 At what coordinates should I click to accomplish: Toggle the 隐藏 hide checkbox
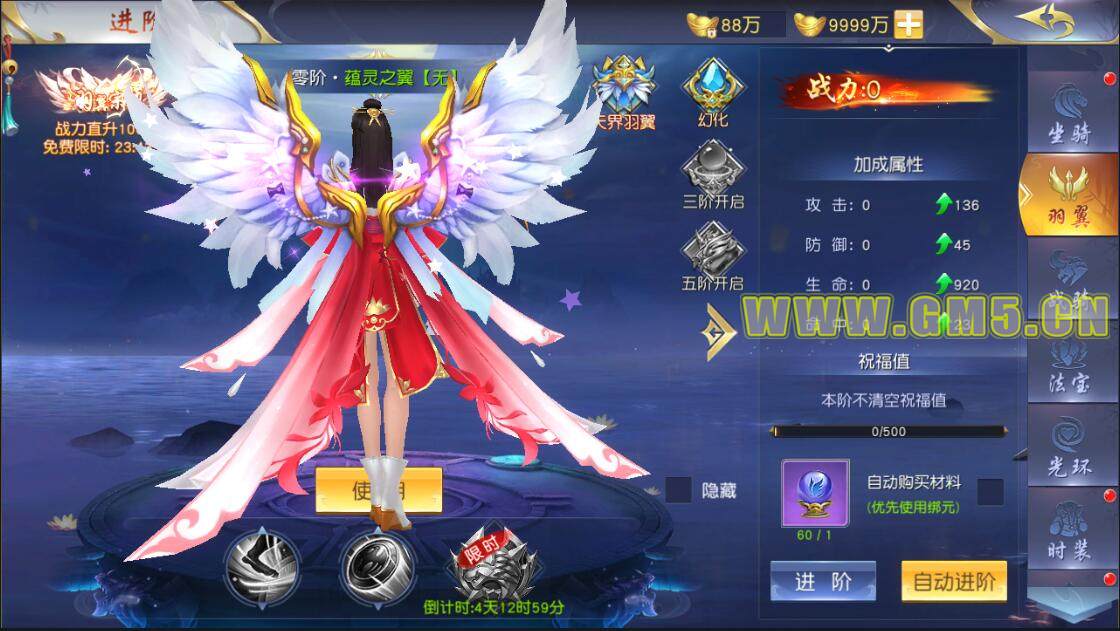(x=679, y=490)
